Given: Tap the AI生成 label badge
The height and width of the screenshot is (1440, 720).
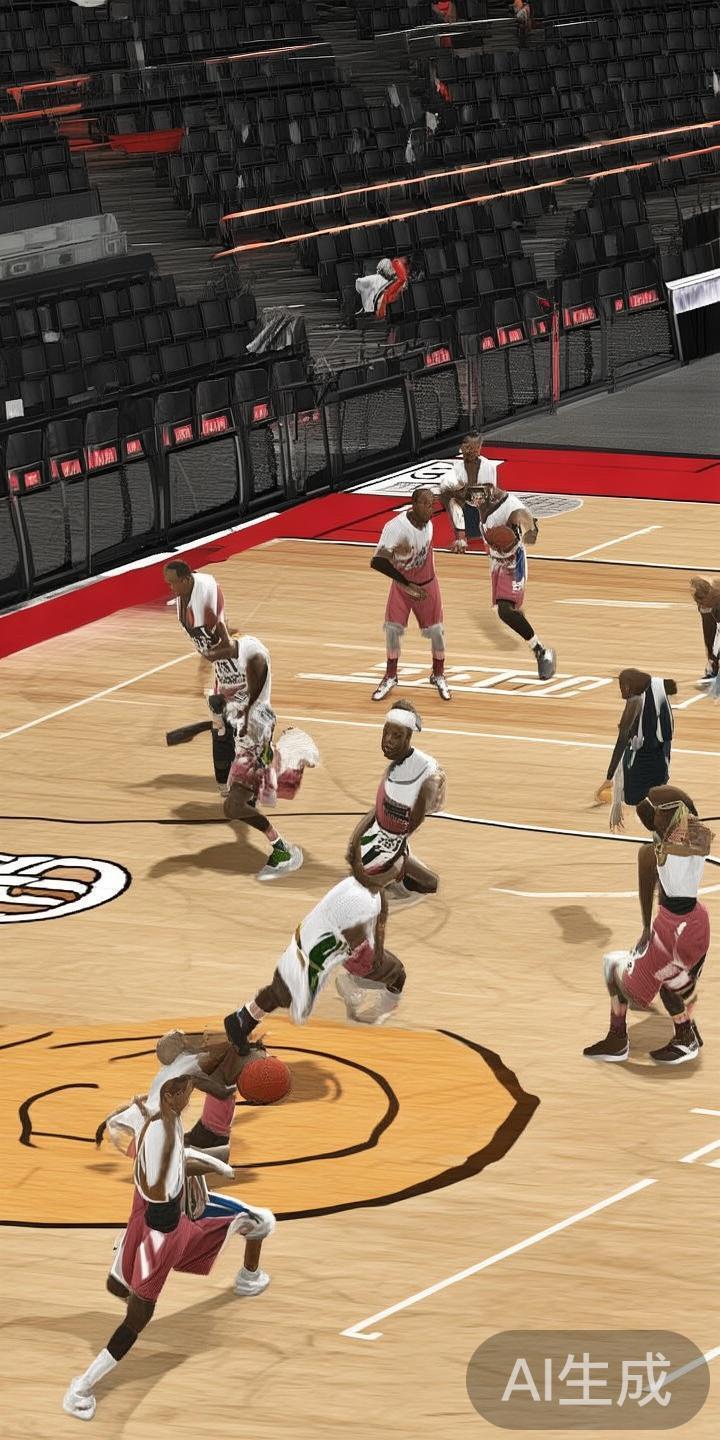Looking at the screenshot, I should (x=587, y=1380).
